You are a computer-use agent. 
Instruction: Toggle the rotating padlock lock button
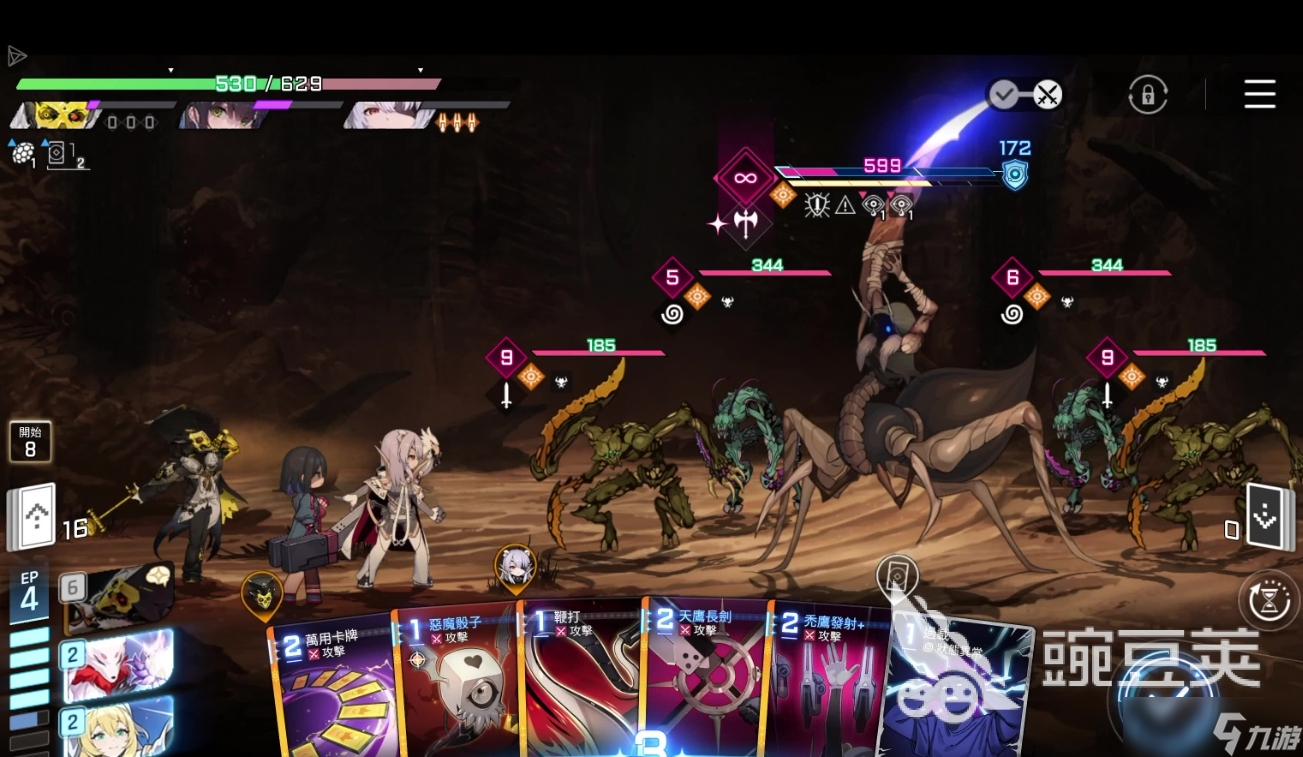[x=1148, y=95]
